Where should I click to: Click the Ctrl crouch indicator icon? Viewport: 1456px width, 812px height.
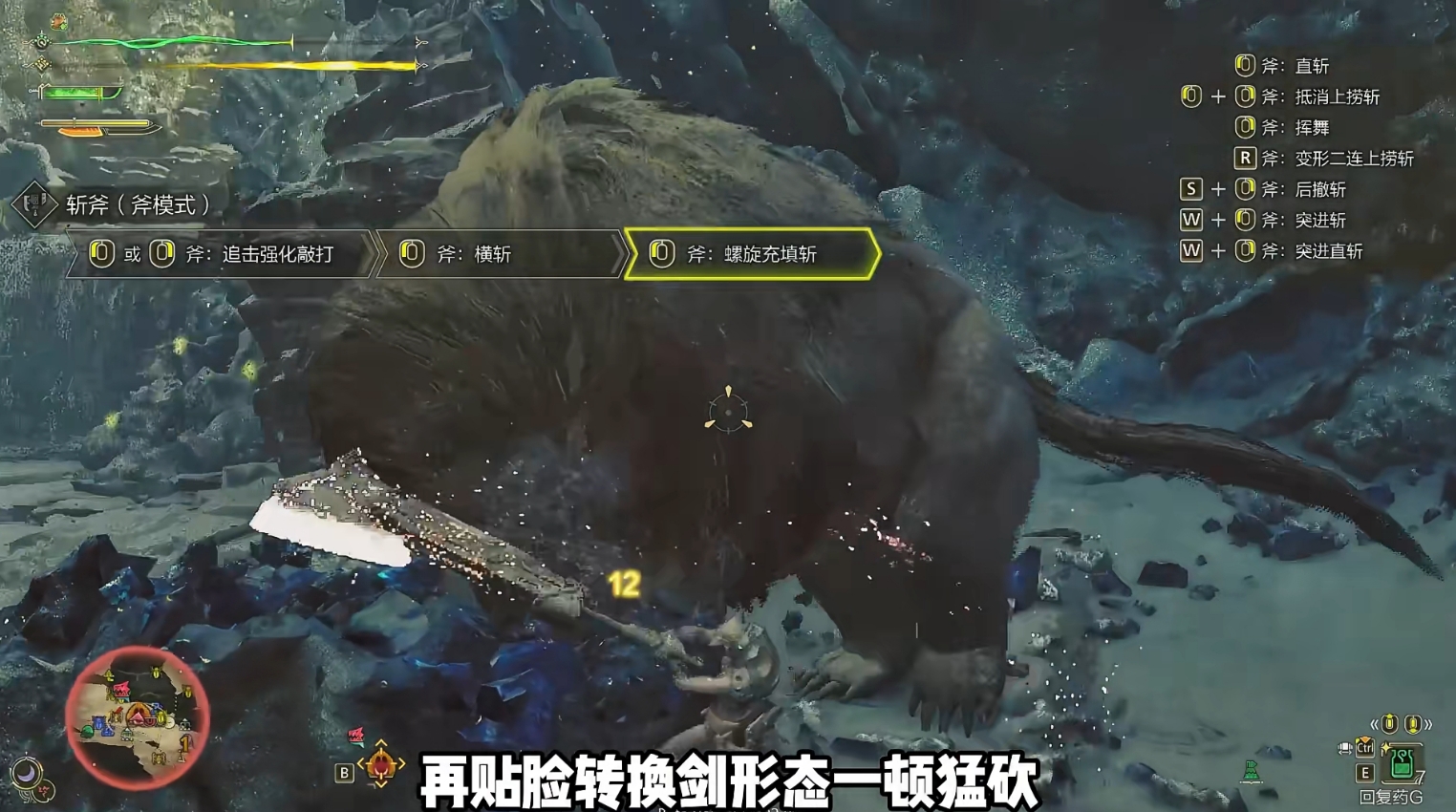click(x=1365, y=748)
